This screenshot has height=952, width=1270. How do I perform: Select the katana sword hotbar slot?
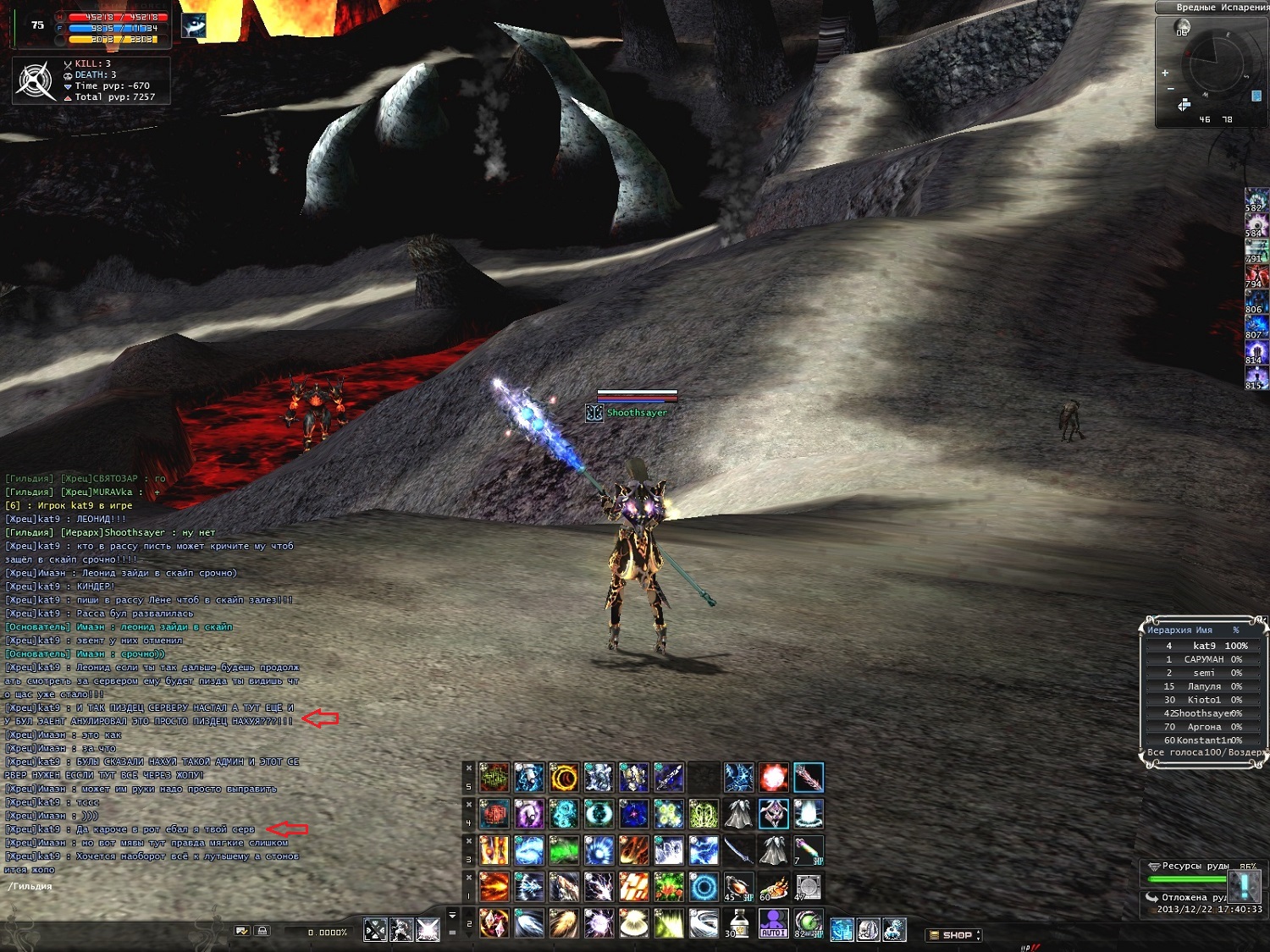(x=737, y=850)
